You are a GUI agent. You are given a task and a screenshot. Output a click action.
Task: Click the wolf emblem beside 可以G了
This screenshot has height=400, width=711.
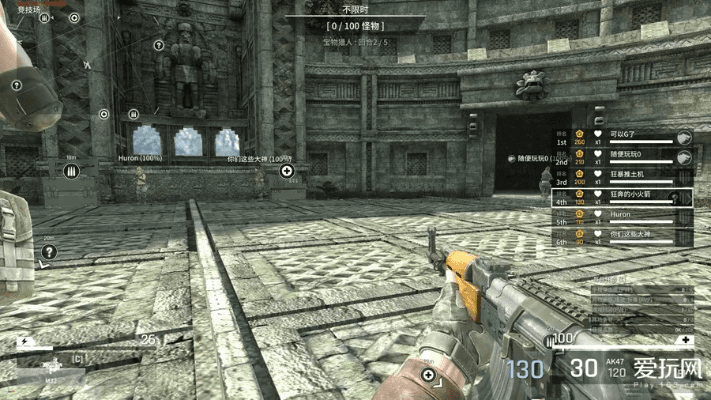(x=684, y=137)
